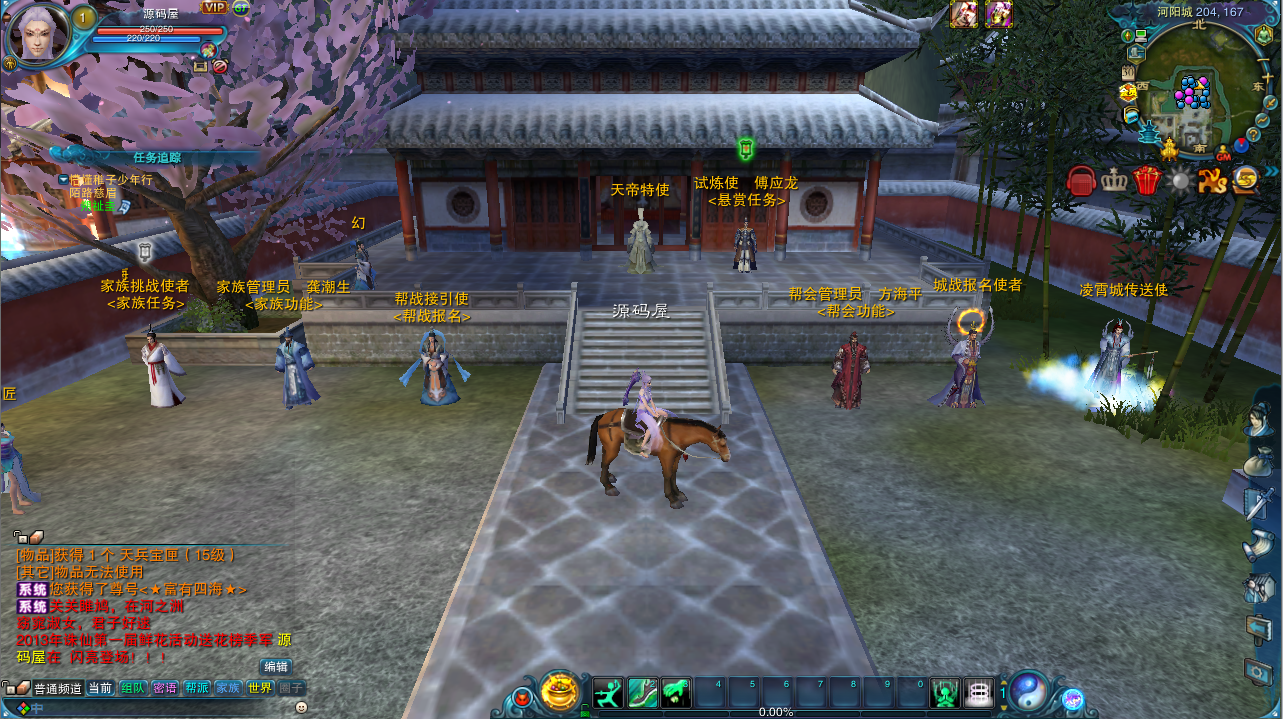Click the 编辑 button in chat
This screenshot has height=719, width=1283.
pos(276,666)
